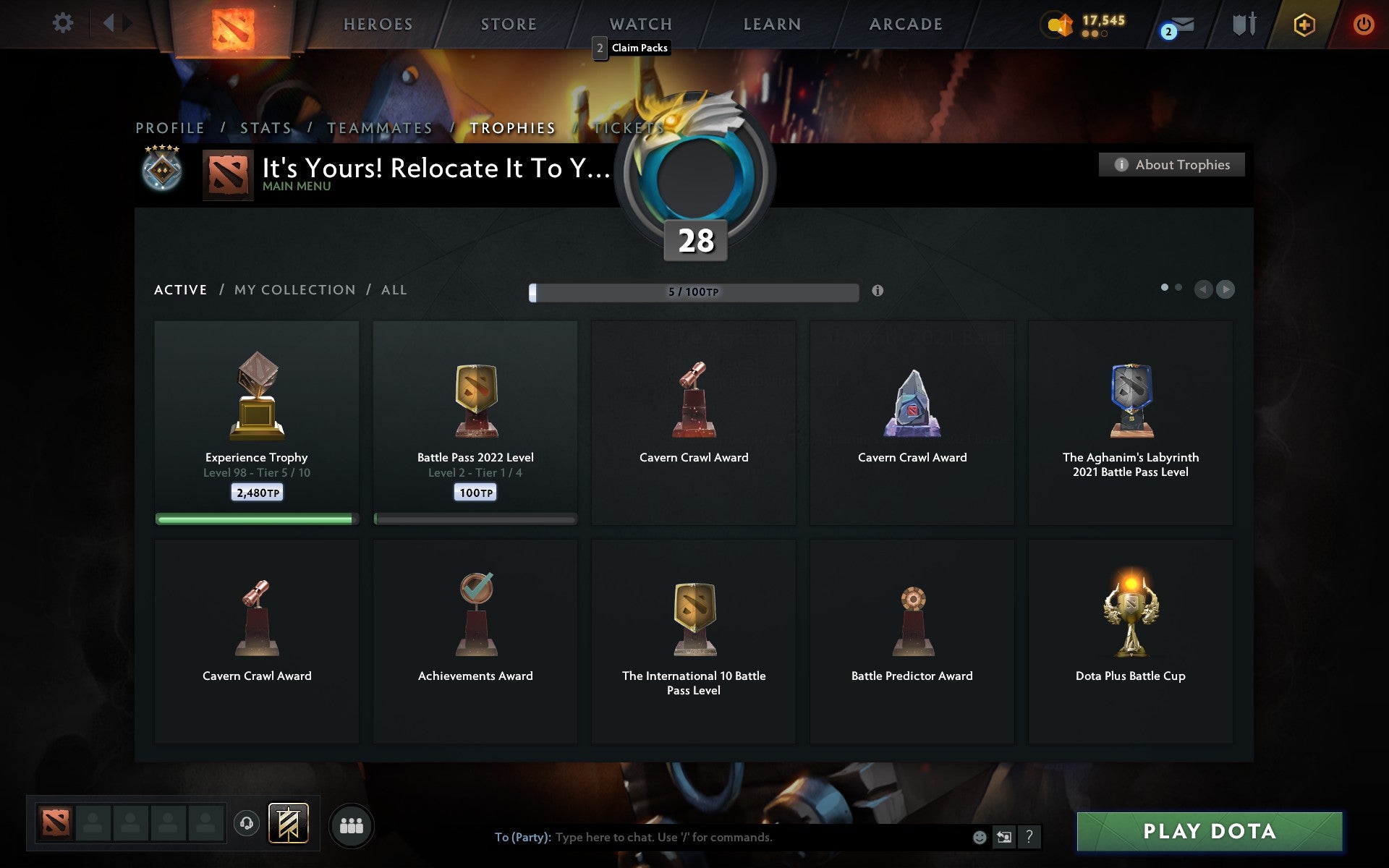Open About Trophies
Image resolution: width=1389 pixels, height=868 pixels.
point(1171,164)
